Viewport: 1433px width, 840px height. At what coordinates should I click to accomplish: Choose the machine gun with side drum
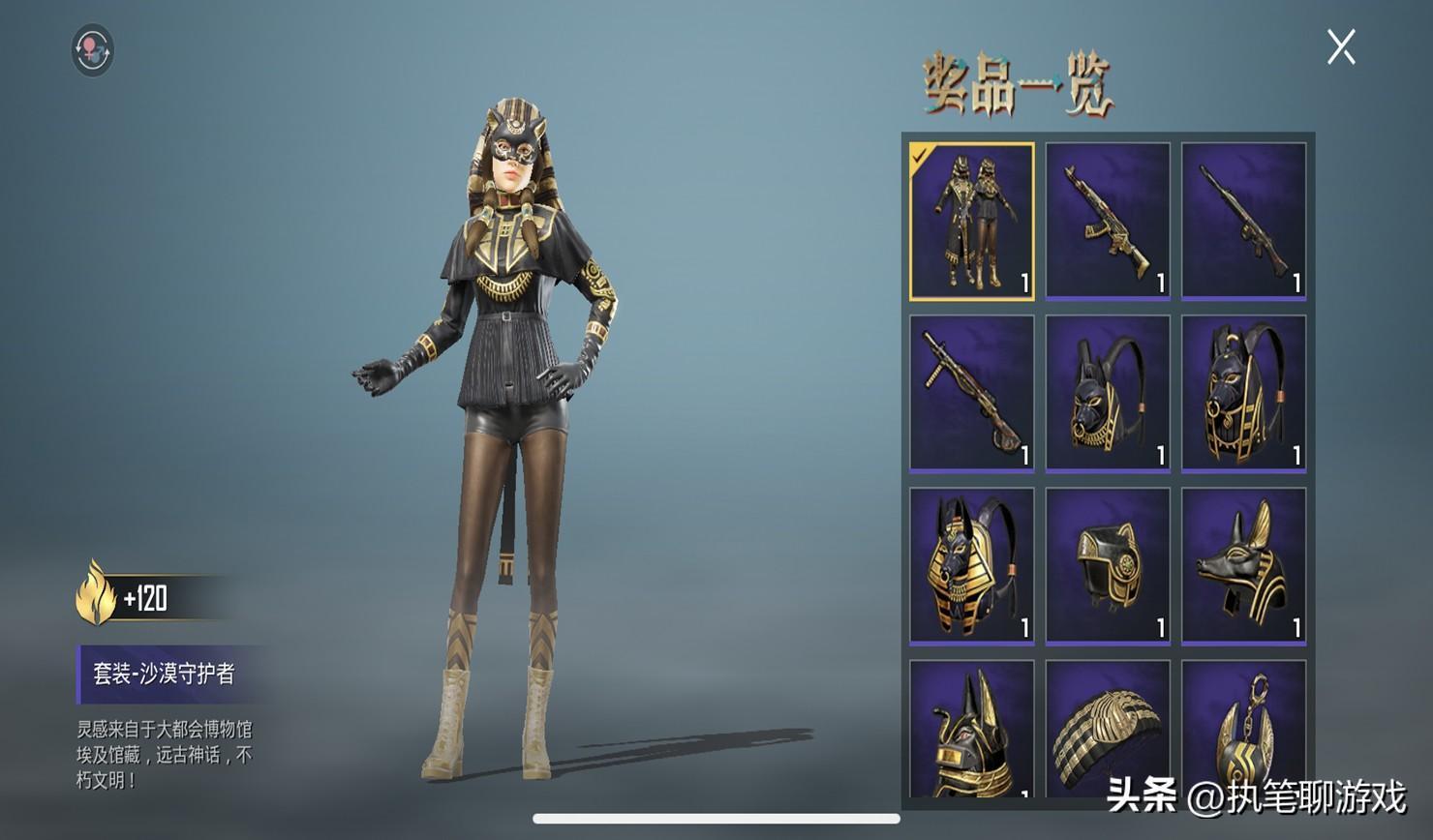971,393
